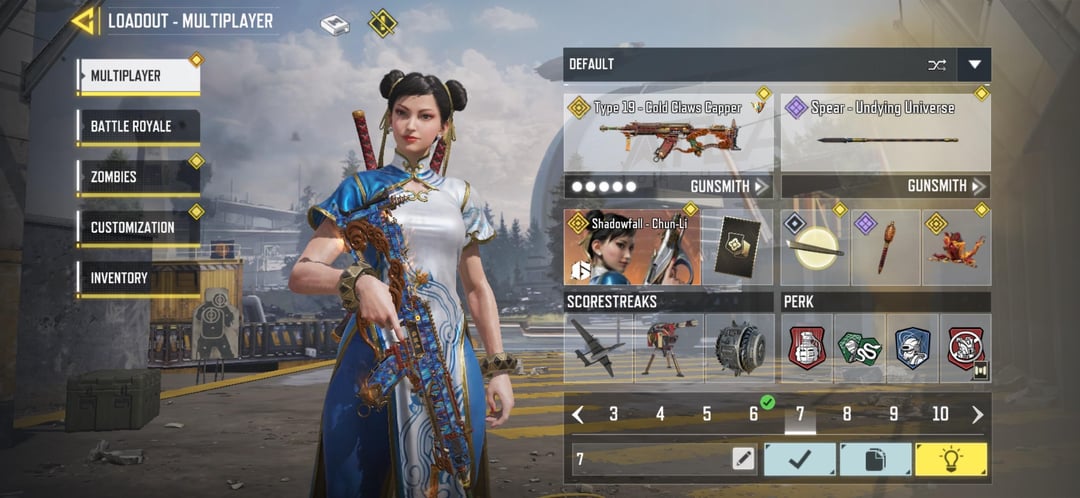Switch to loadout number 8
The width and height of the screenshot is (1080, 498).
point(847,414)
